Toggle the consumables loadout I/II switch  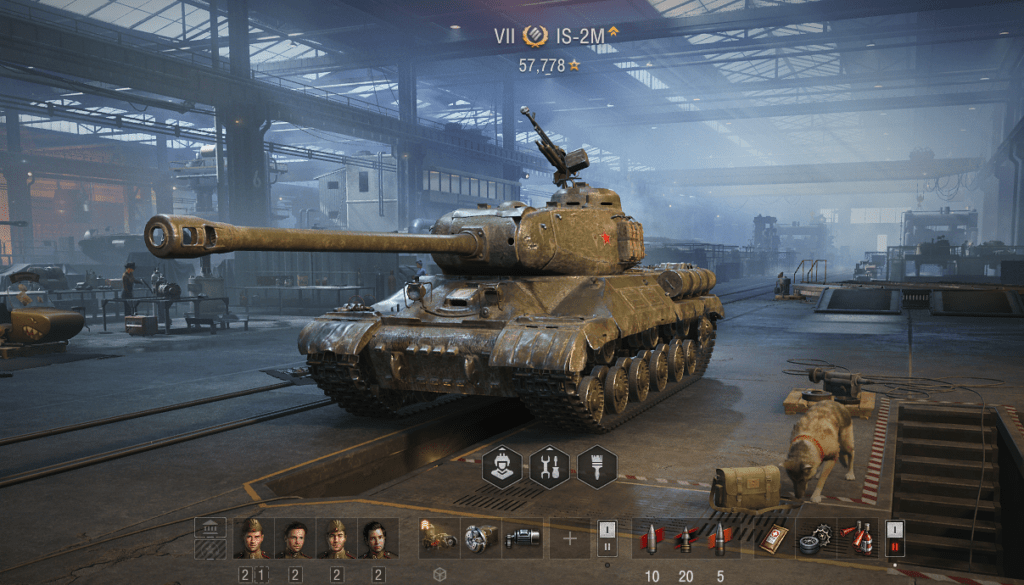pyautogui.click(x=895, y=538)
